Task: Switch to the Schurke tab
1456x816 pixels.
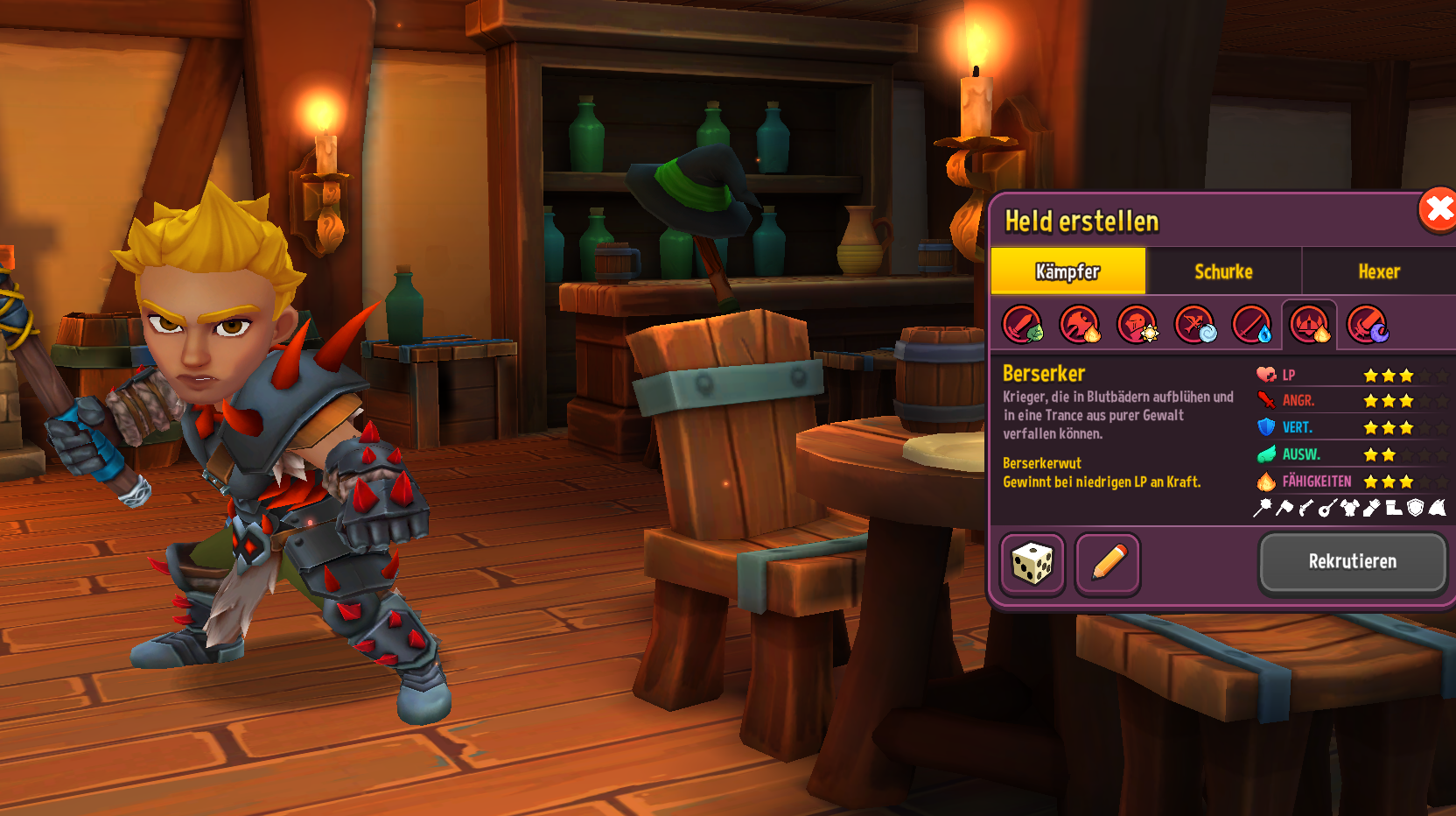Action: point(1223,271)
